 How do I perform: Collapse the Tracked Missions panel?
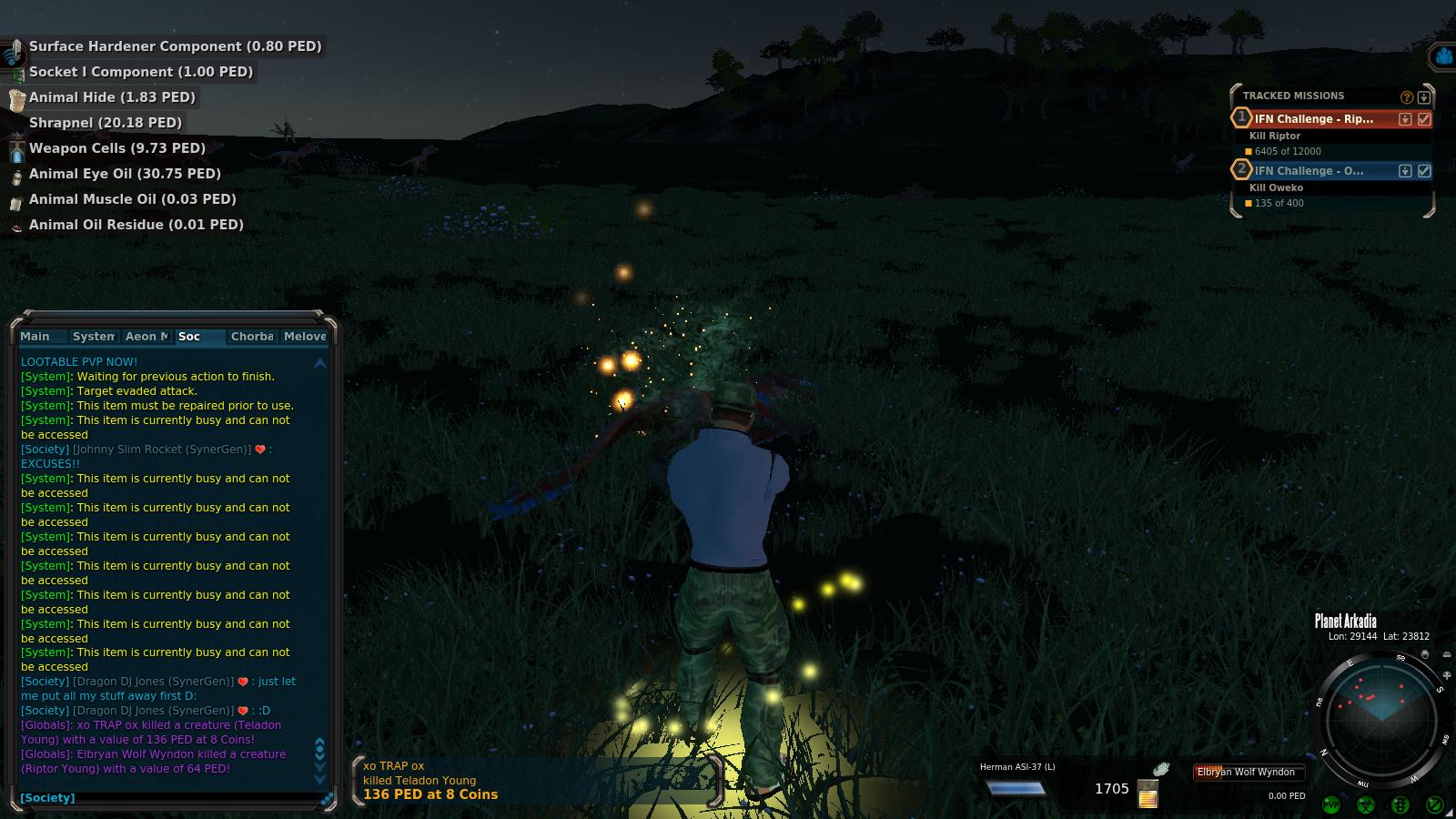click(1424, 97)
